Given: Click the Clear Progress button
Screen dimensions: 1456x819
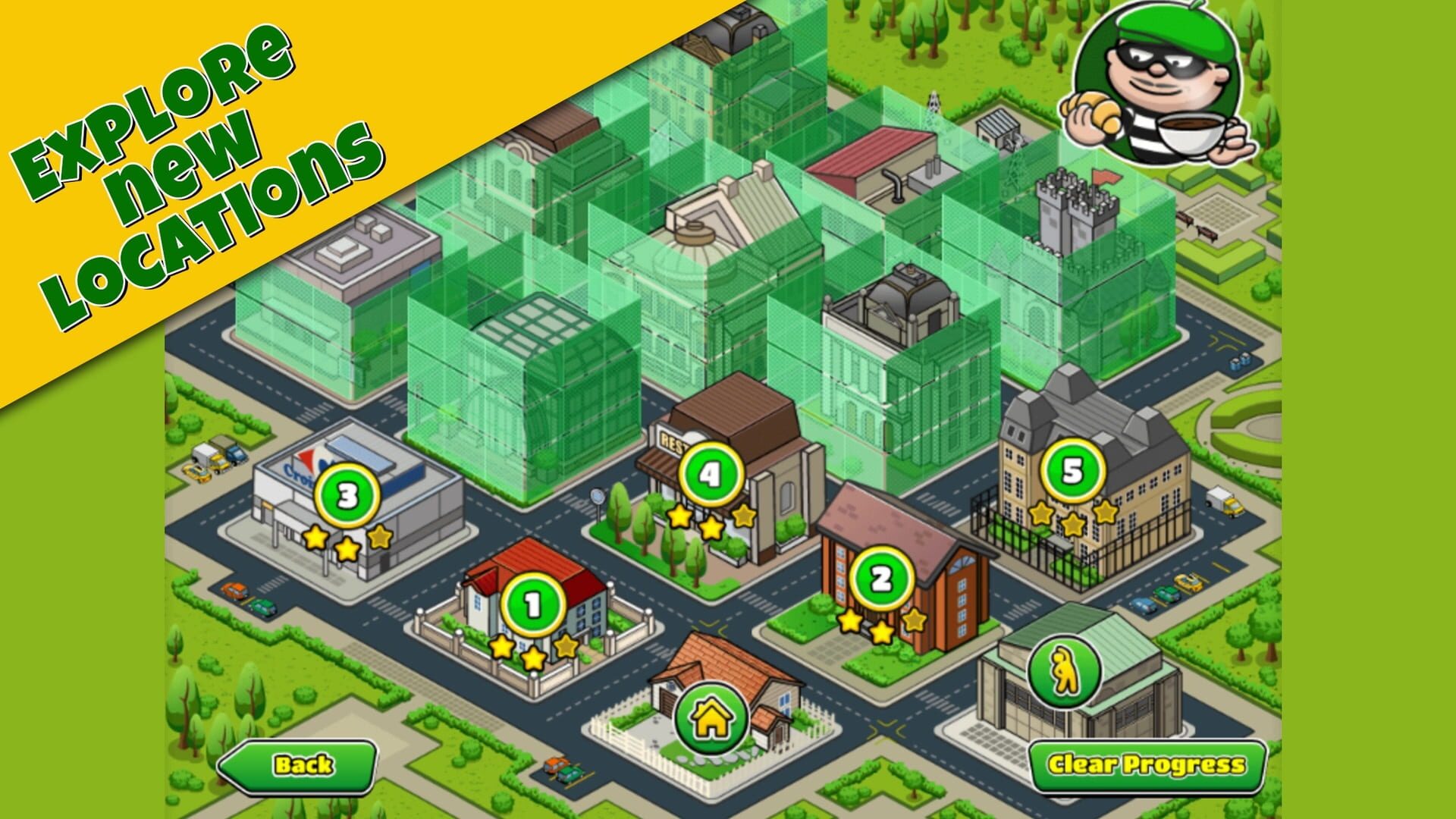Looking at the screenshot, I should pyautogui.click(x=1146, y=765).
